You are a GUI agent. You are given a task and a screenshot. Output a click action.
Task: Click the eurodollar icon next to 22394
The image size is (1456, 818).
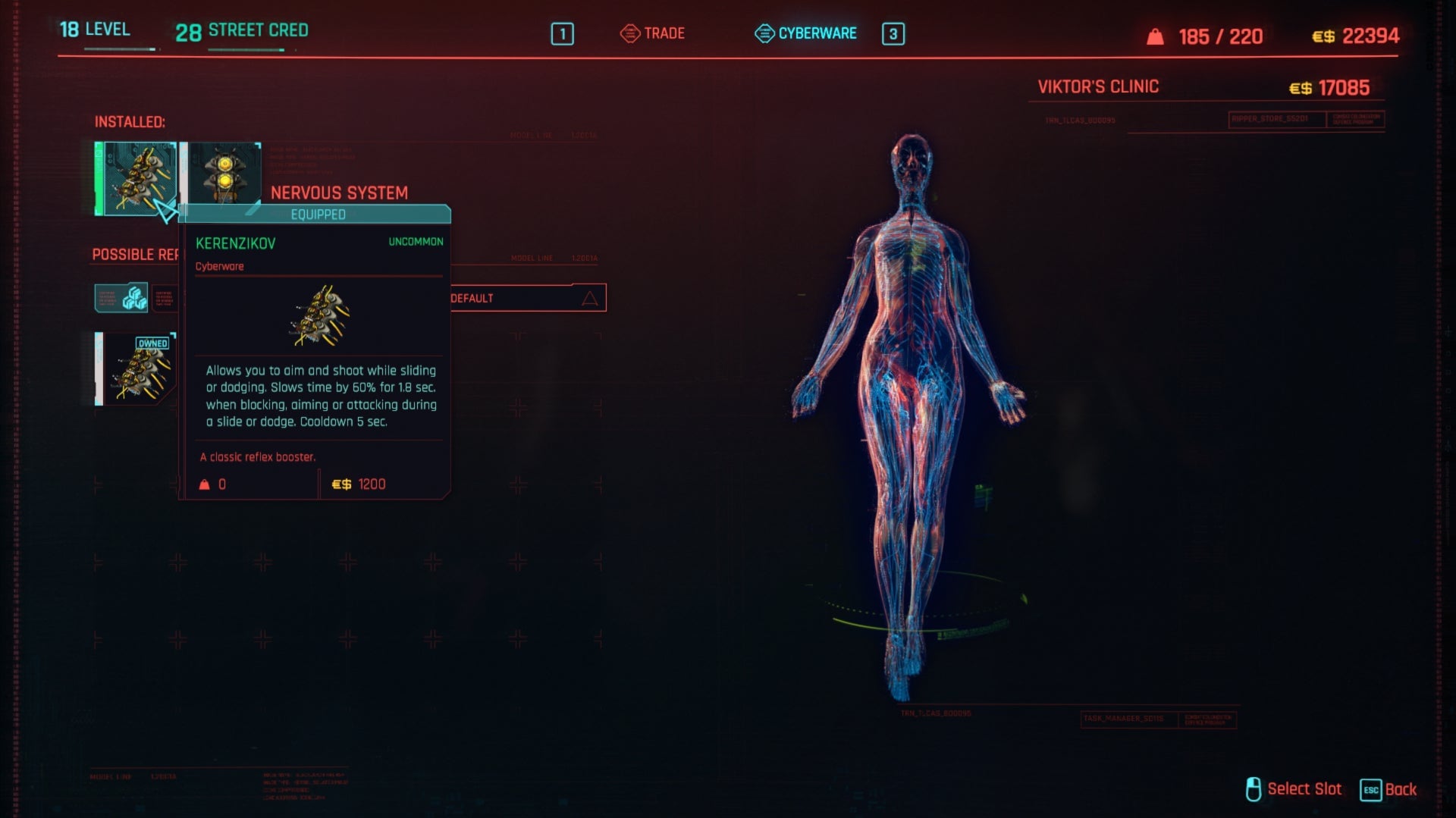point(1323,35)
